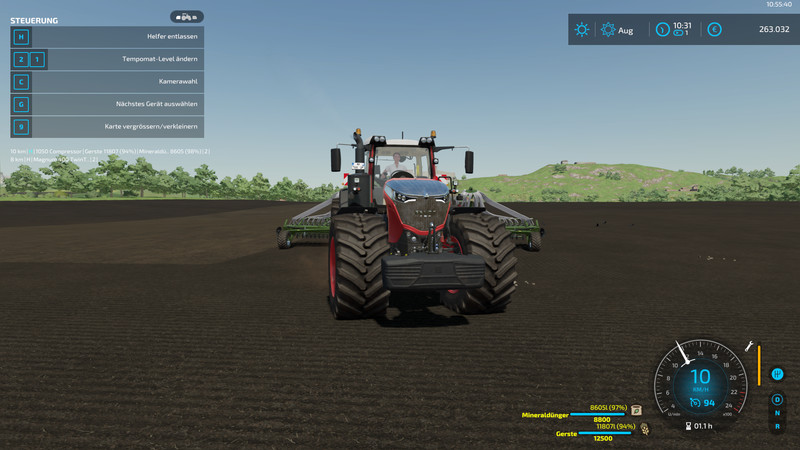Click the Gerste barley grain icon
Image resolution: width=800 pixels, height=450 pixels.
pos(644,429)
